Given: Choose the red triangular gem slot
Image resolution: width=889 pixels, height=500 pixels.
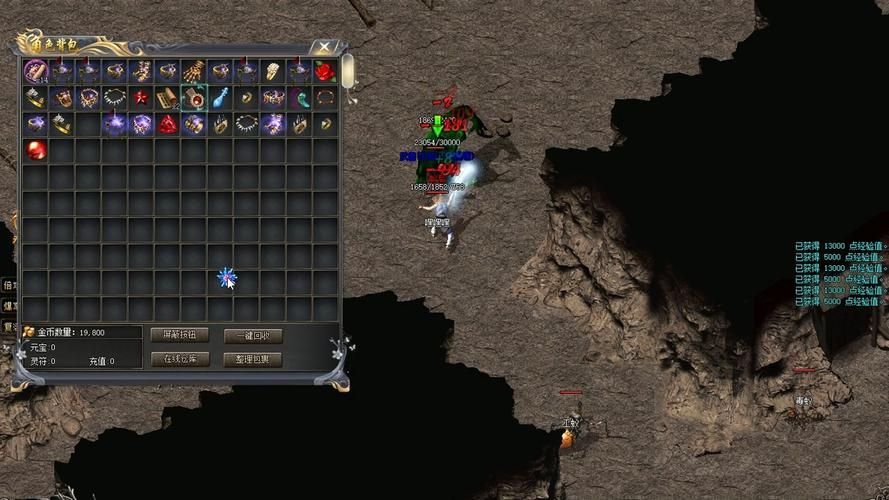Looking at the screenshot, I should click(167, 124).
